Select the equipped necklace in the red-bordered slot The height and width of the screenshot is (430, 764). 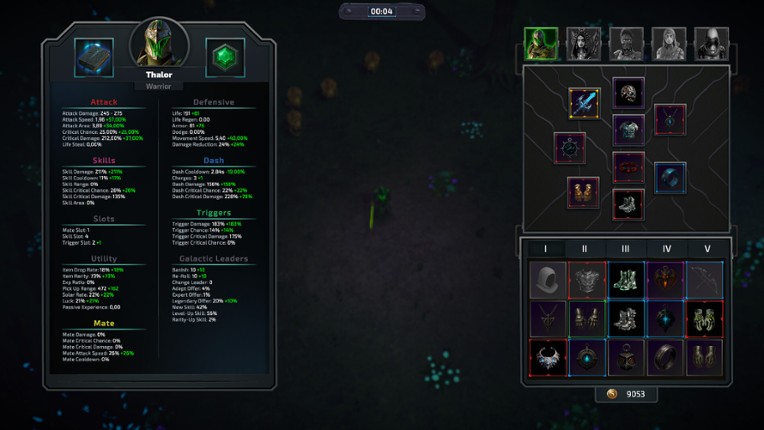click(x=670, y=120)
